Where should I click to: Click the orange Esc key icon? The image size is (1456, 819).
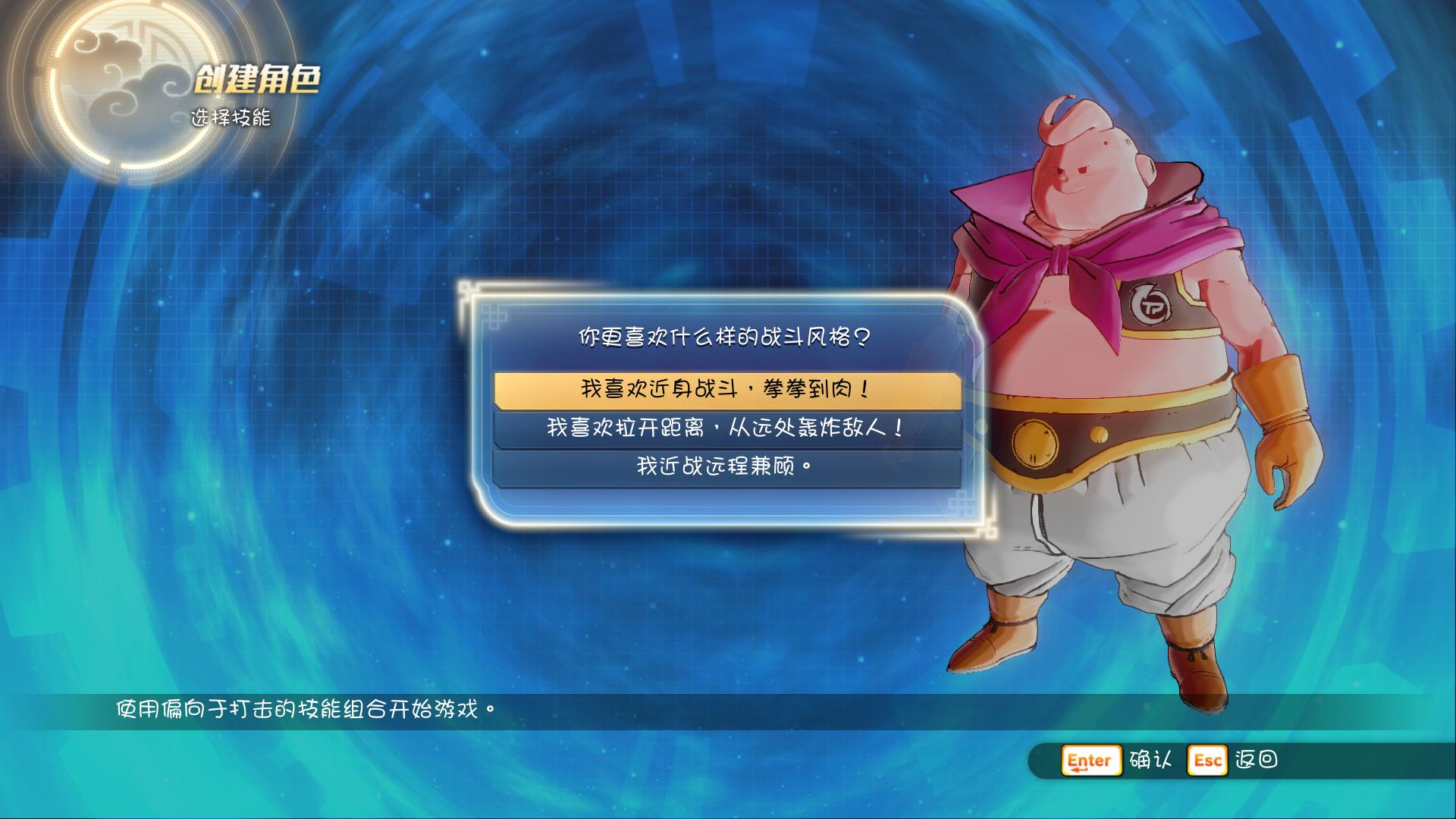pos(1209,761)
